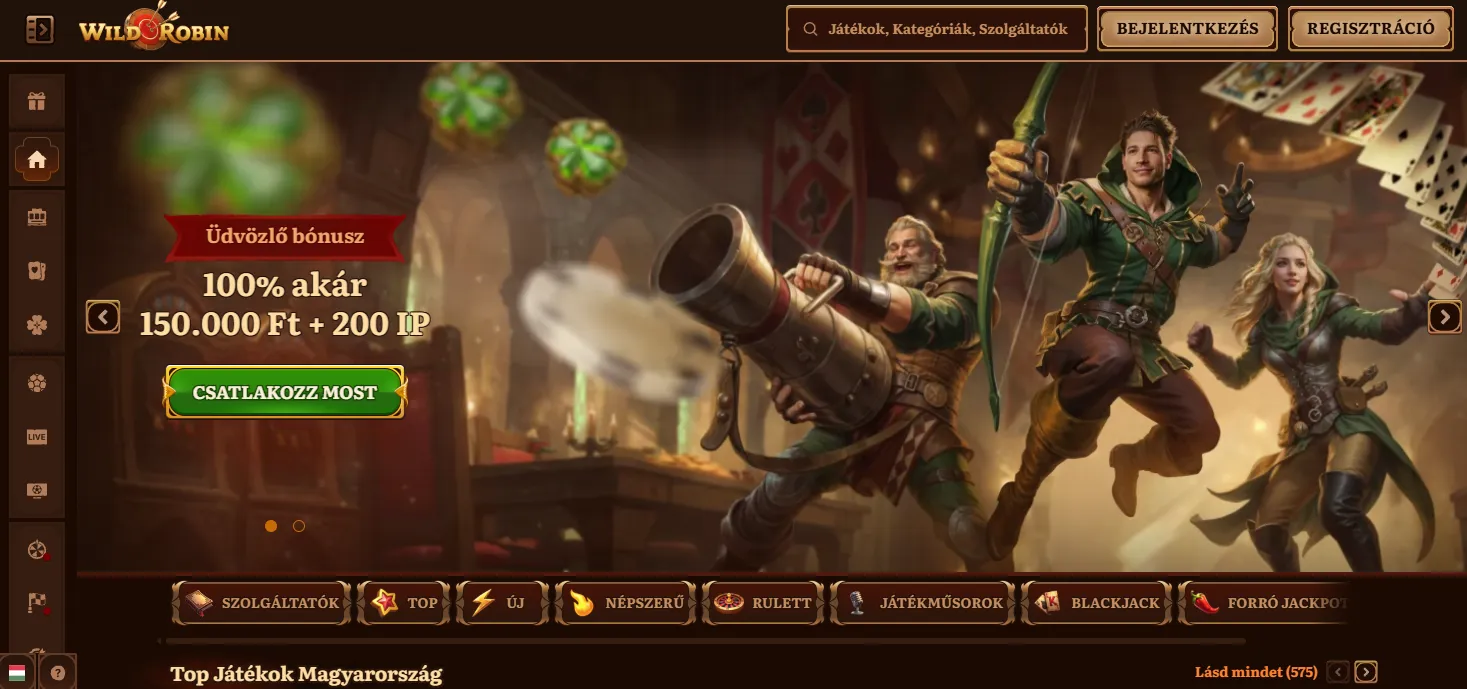Choose the four-leaf clover sidebar icon
1467x689 pixels.
(37, 326)
